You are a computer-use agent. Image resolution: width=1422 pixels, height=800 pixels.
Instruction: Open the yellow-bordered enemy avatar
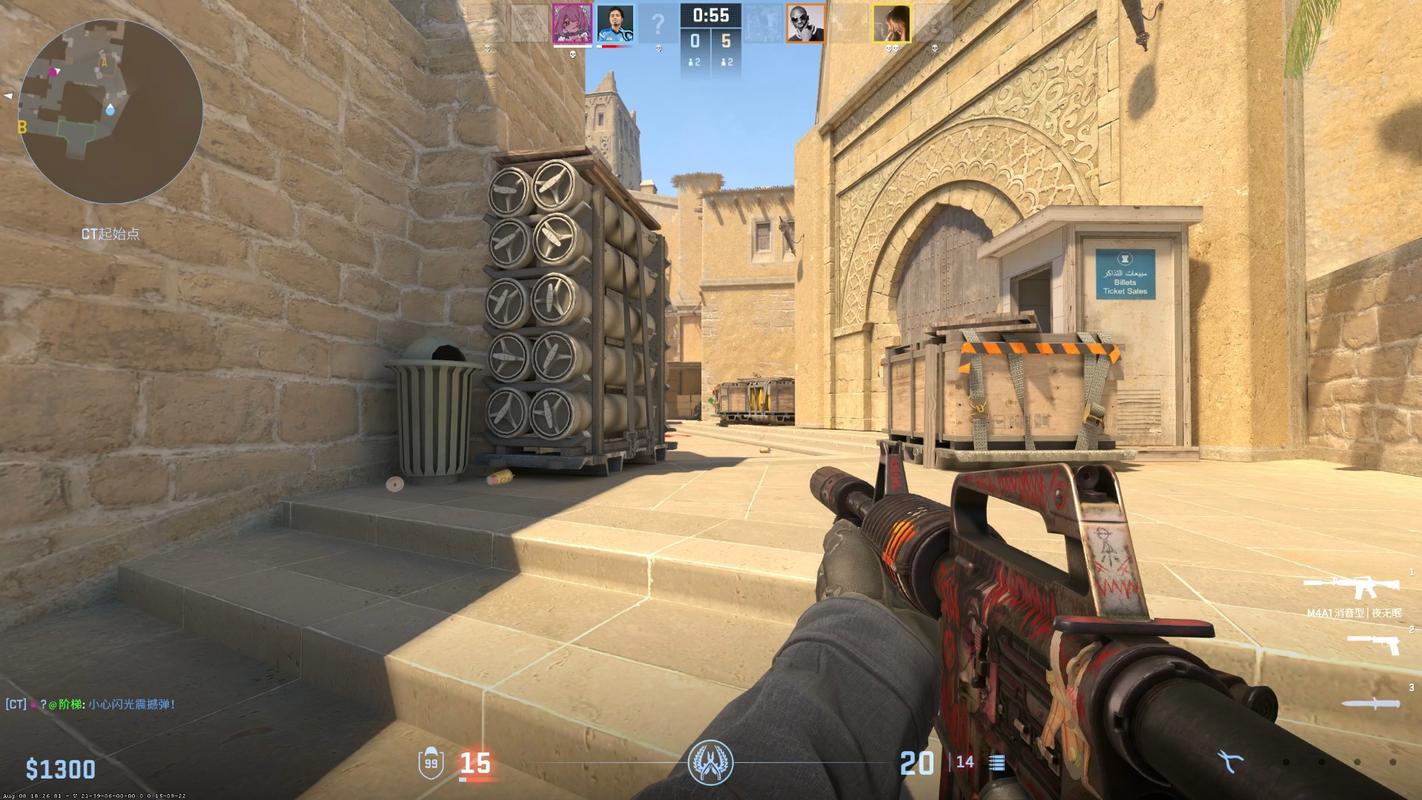891,23
